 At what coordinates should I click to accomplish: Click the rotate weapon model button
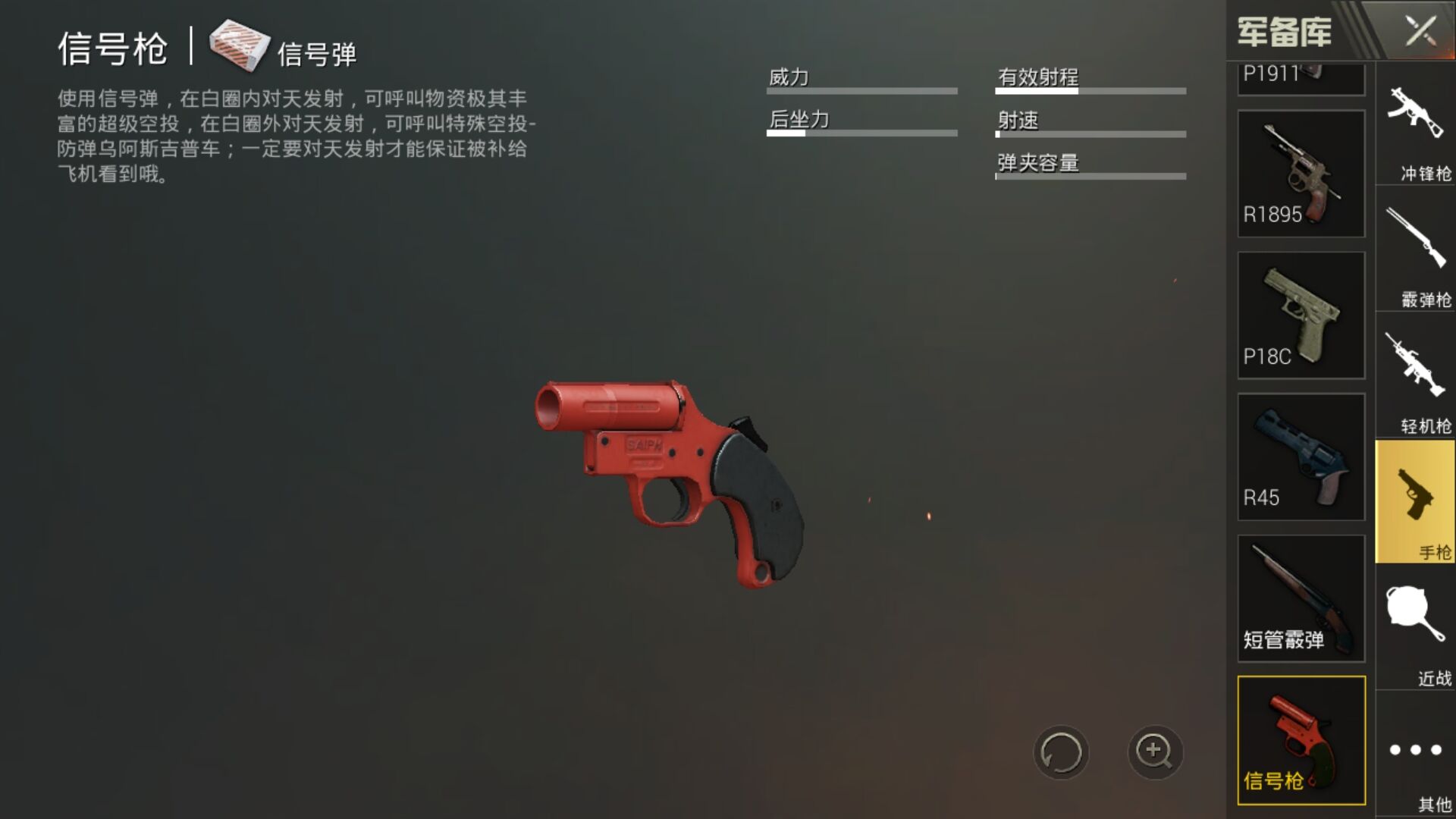pyautogui.click(x=1060, y=752)
